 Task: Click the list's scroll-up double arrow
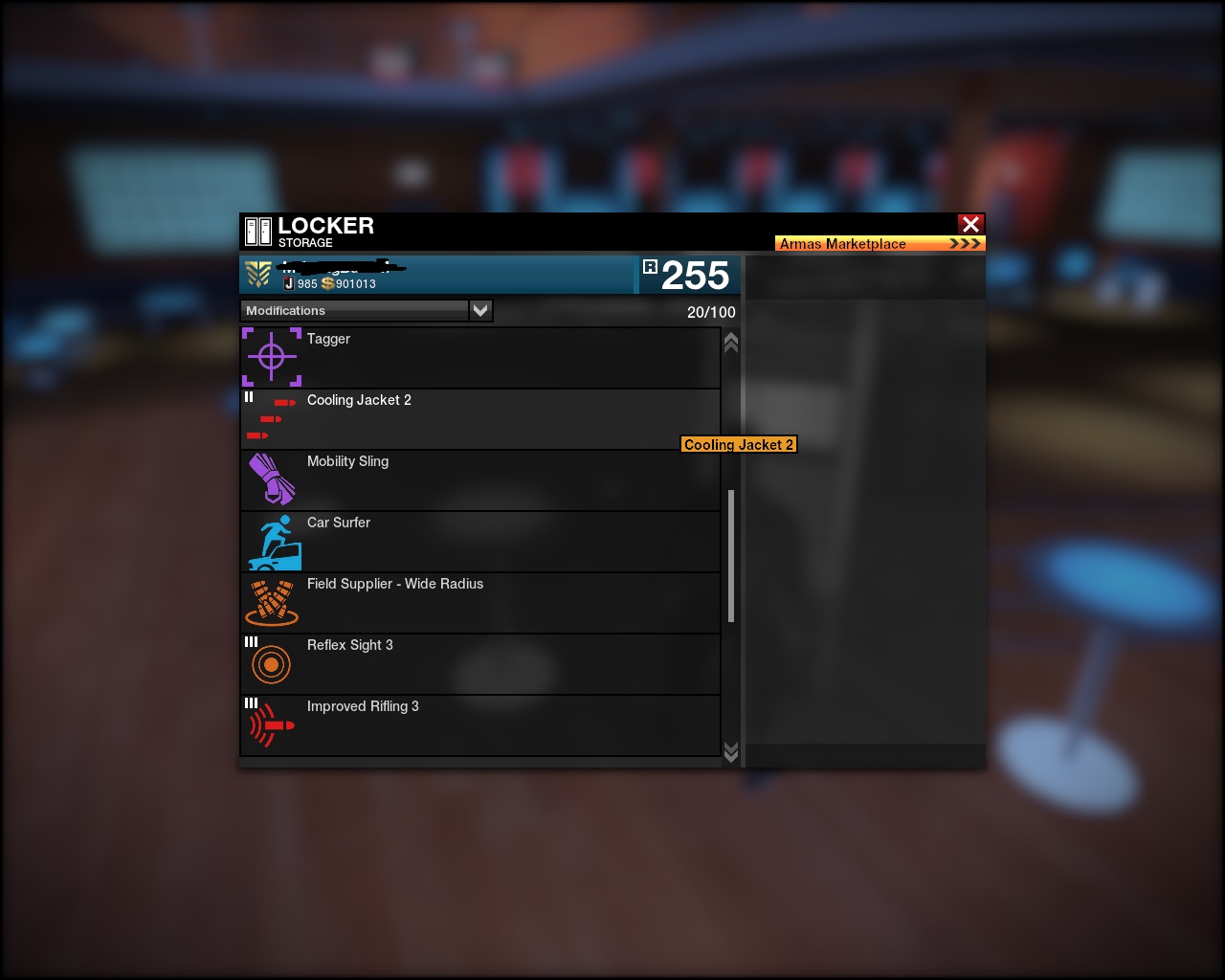pos(731,343)
